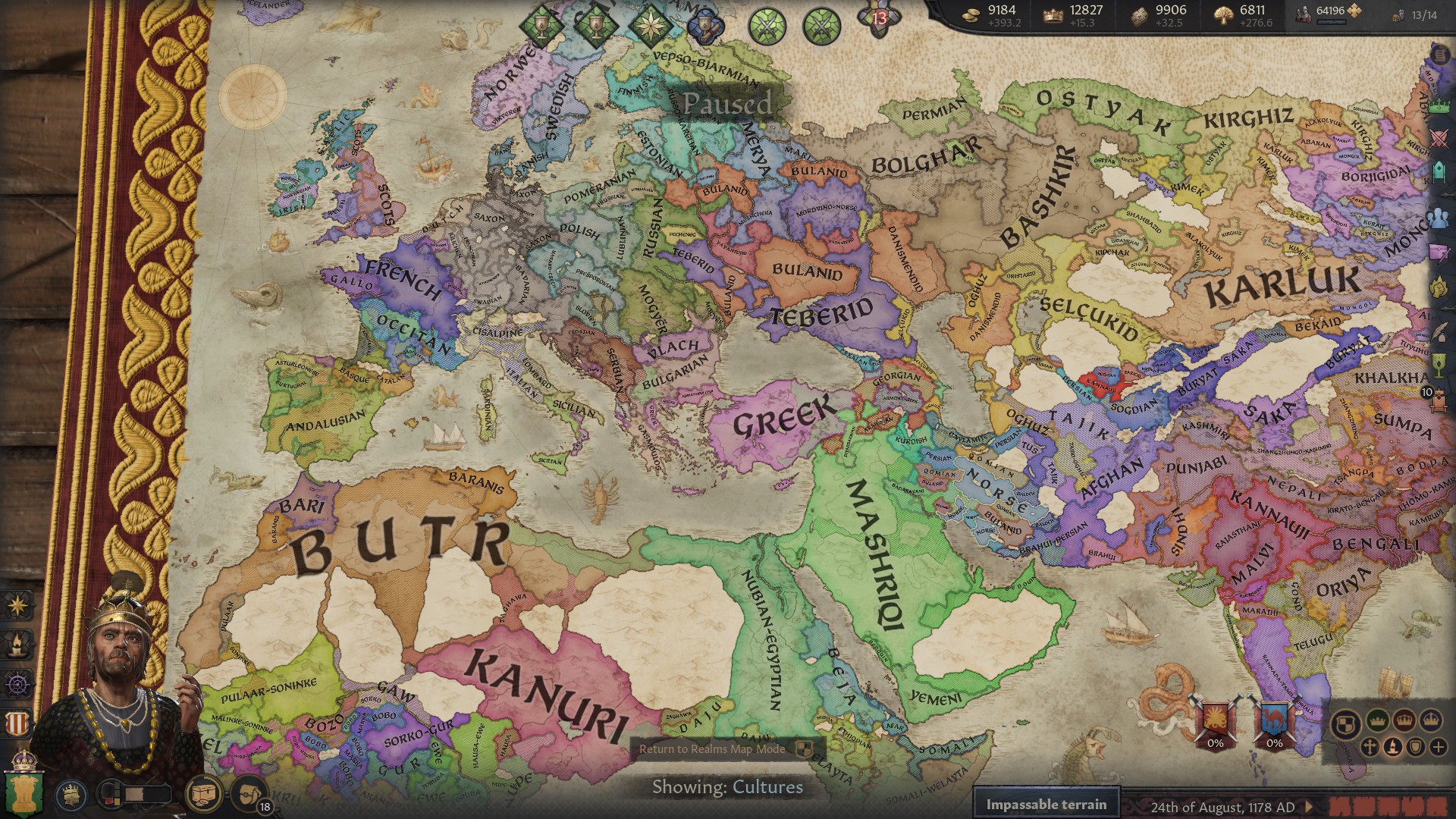Click the arrow beside the date to unpause
Screen dimensions: 1456x819
(x=1309, y=807)
